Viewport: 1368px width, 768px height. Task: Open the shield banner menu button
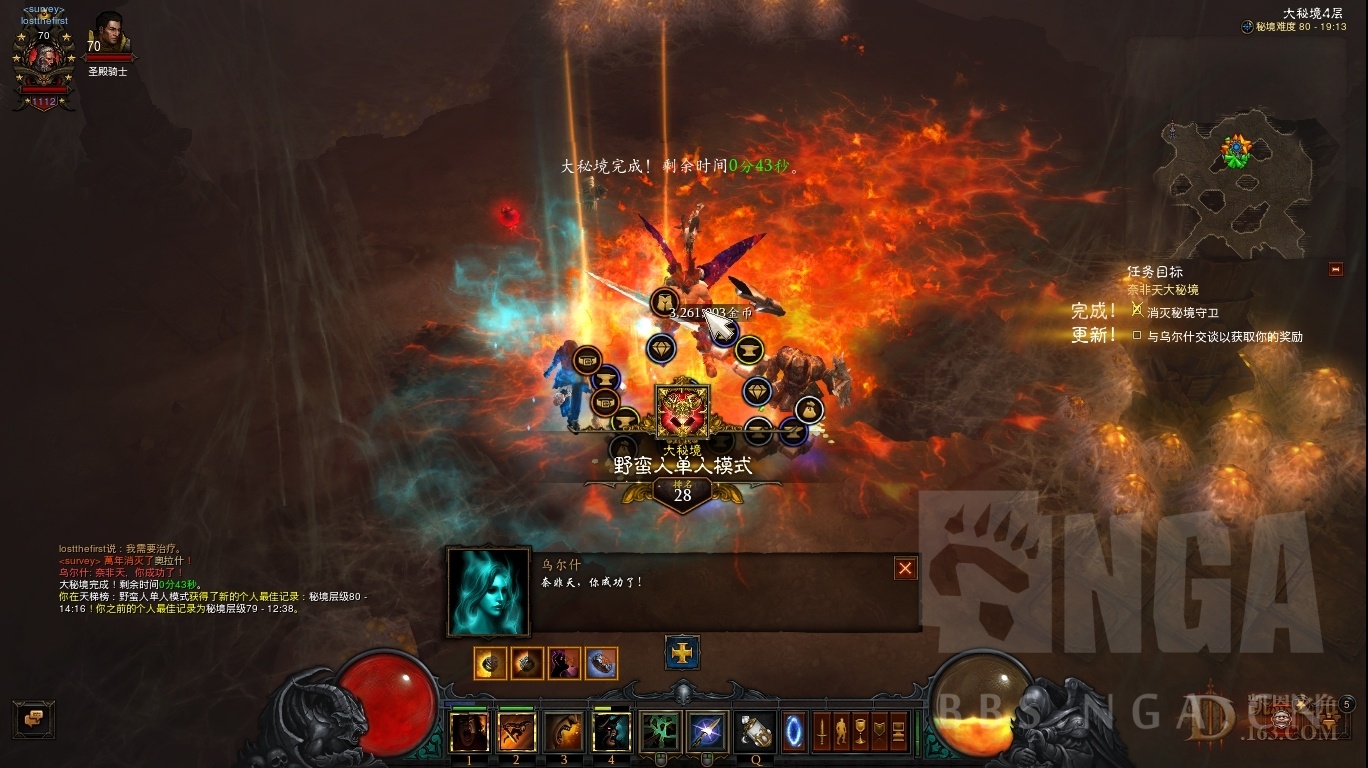(879, 731)
